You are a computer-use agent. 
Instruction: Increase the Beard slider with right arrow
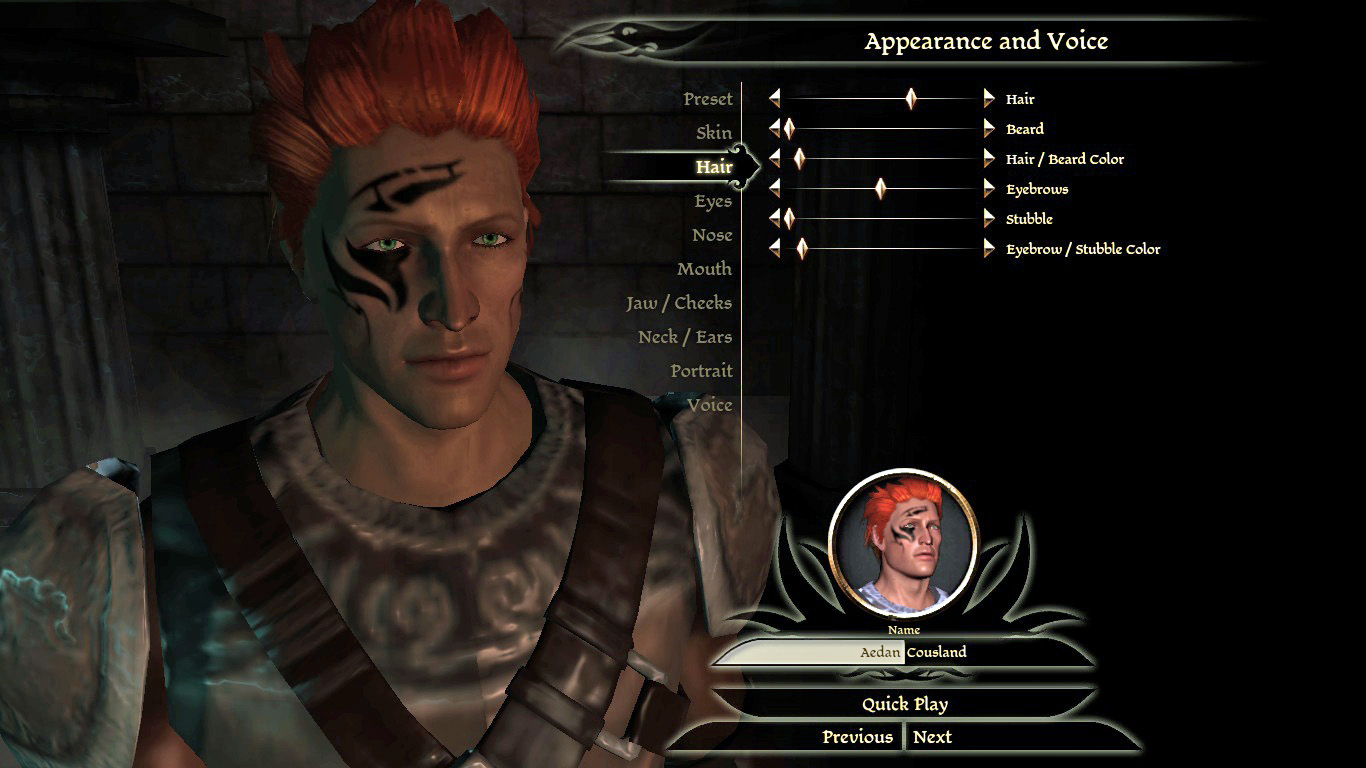coord(989,128)
